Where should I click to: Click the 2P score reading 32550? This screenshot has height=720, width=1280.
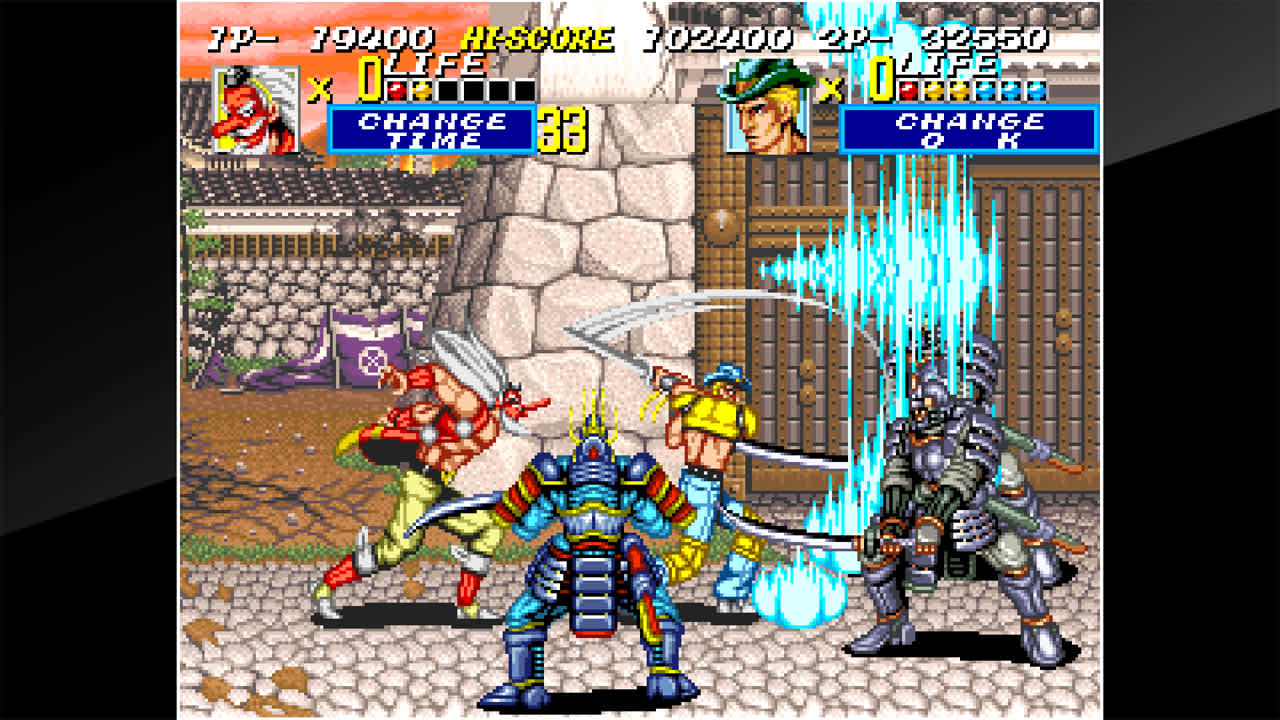[x=985, y=37]
